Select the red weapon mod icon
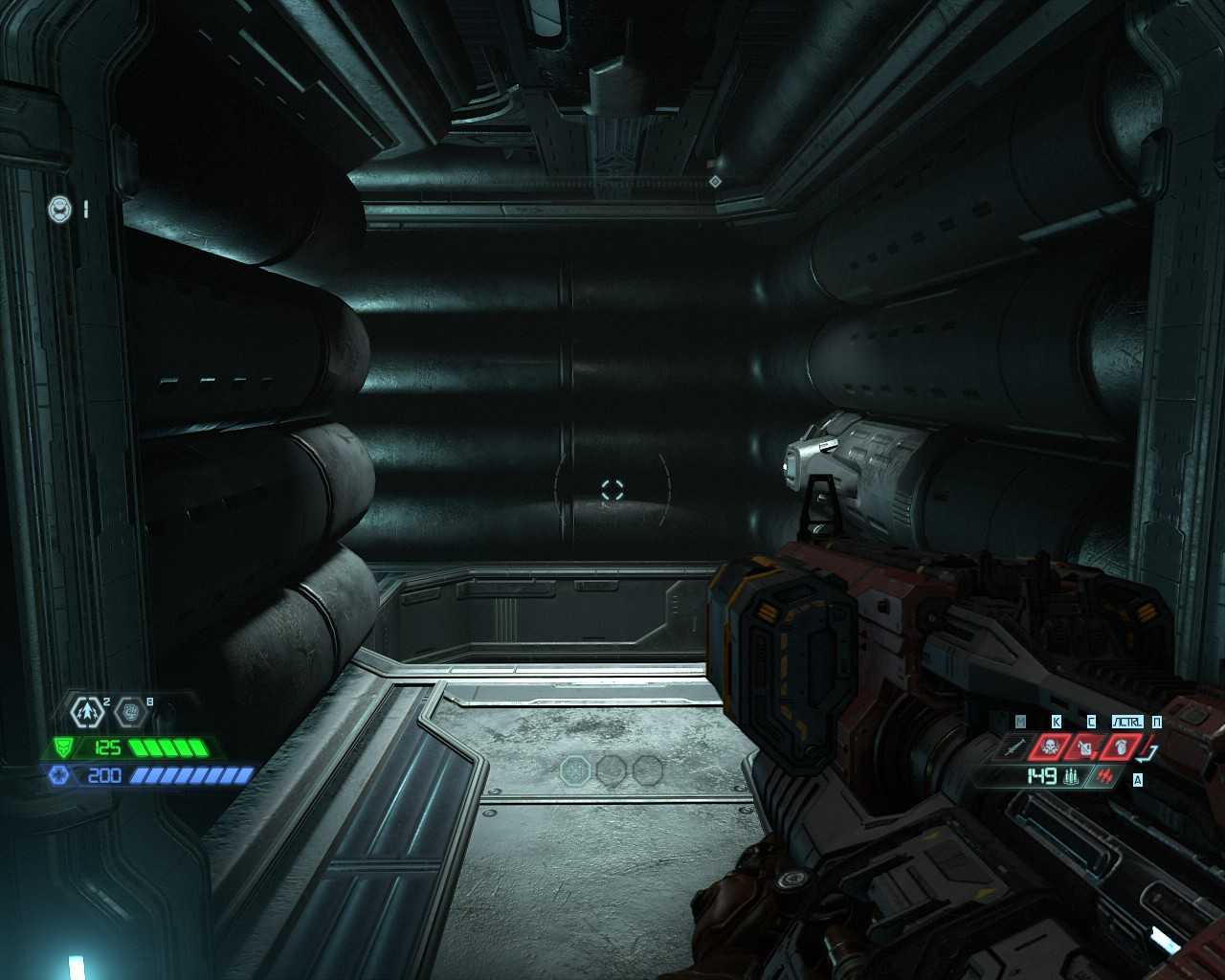1225x980 pixels. (x=1105, y=776)
